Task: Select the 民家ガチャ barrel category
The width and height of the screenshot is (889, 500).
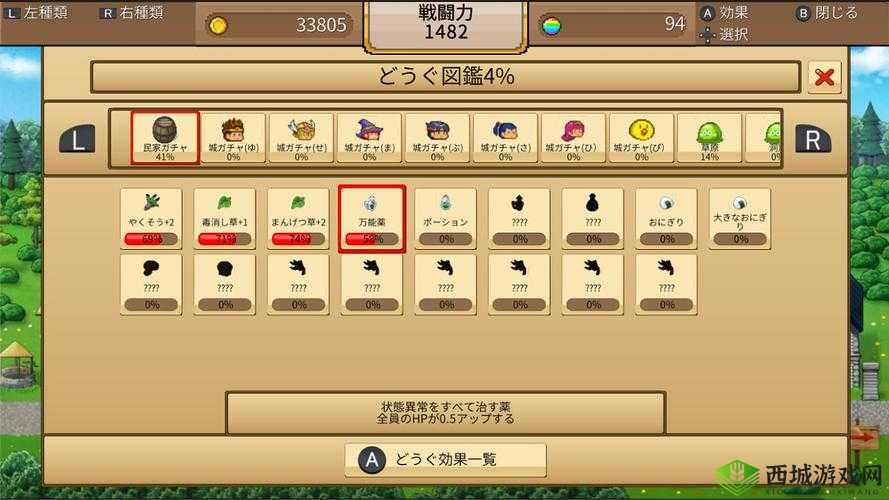Action: click(x=165, y=138)
